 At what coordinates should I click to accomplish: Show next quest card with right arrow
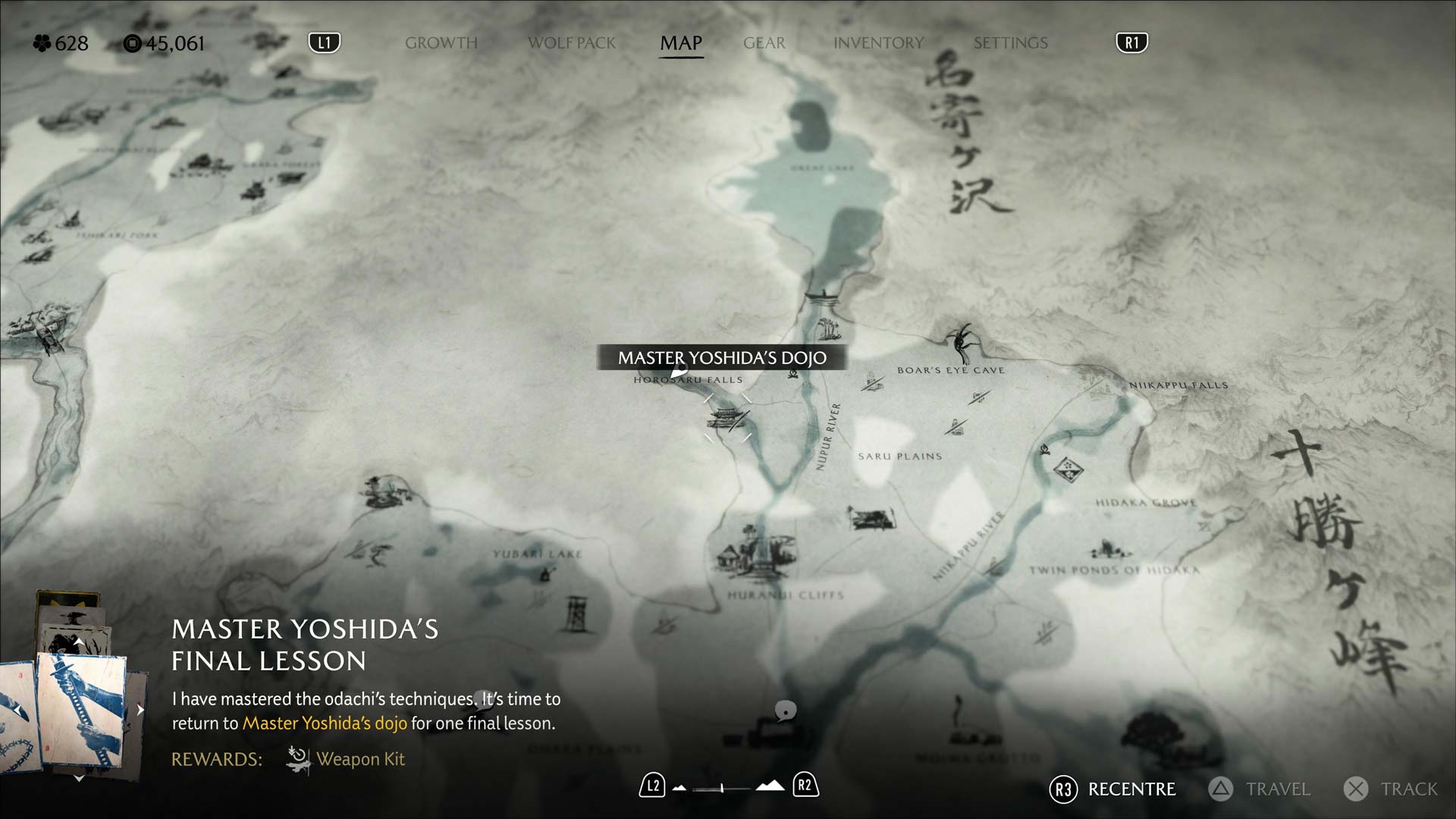point(140,710)
